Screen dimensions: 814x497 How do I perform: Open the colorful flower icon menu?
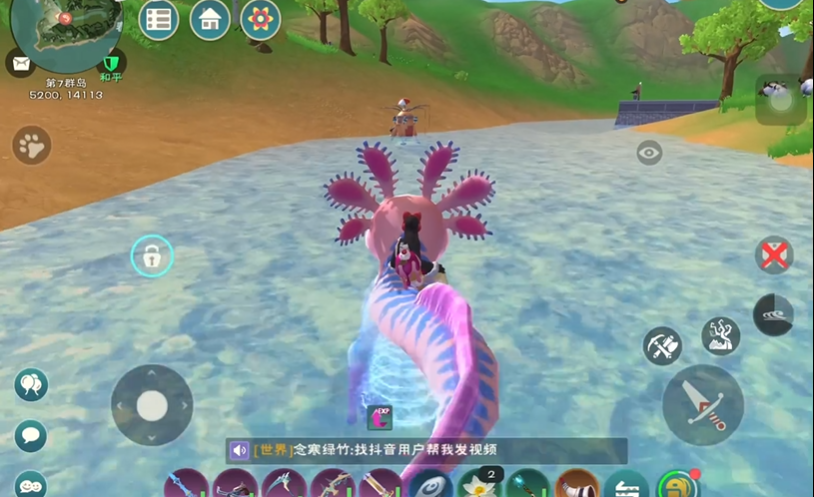(261, 19)
